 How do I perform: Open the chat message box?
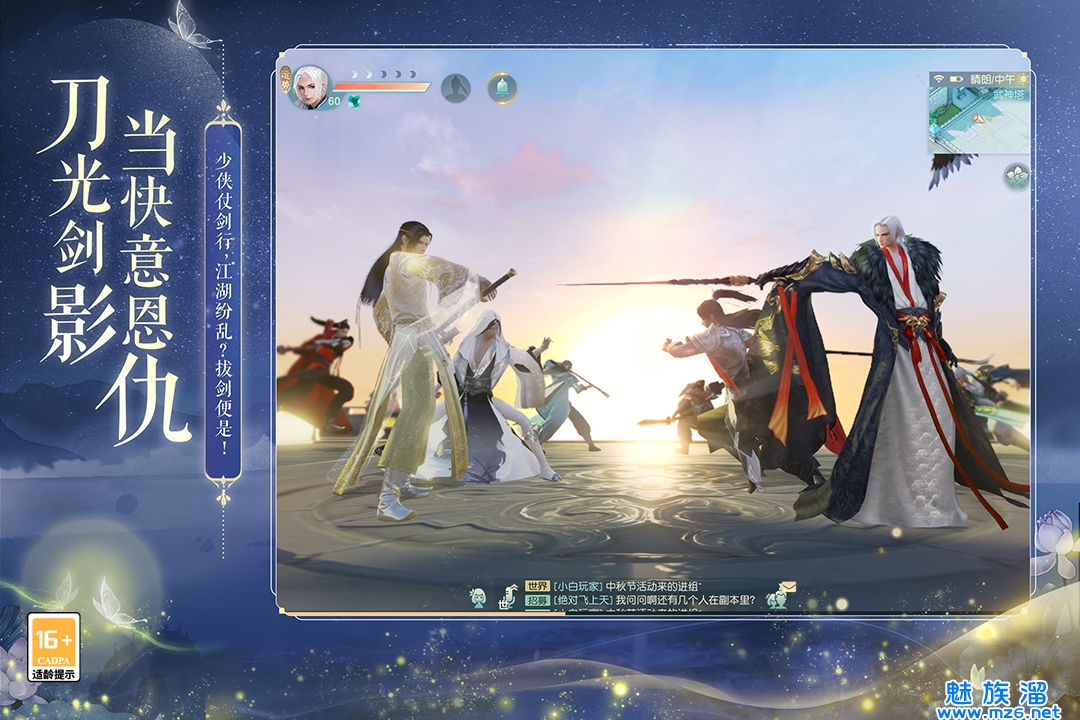coord(640,595)
